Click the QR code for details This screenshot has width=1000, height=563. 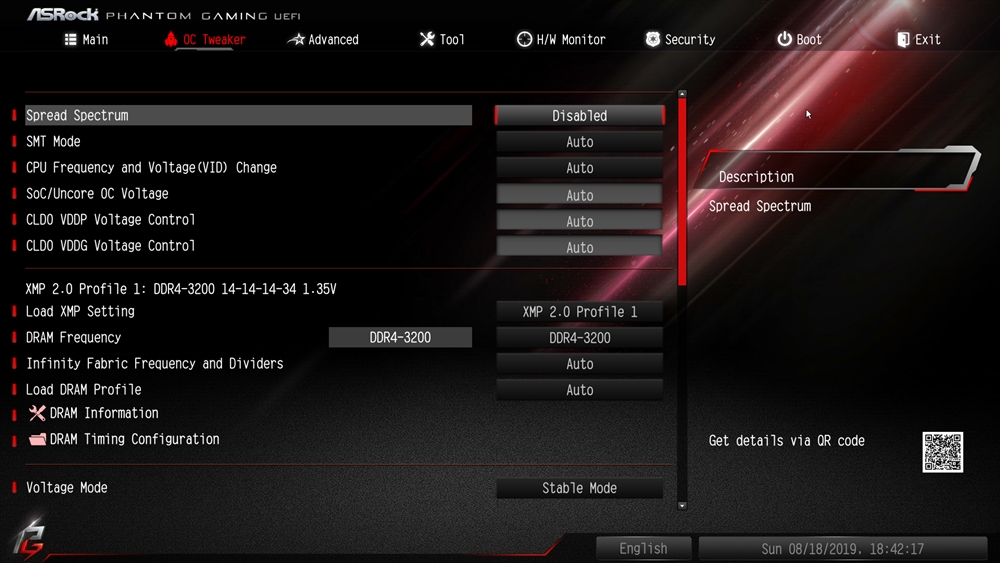(x=942, y=452)
